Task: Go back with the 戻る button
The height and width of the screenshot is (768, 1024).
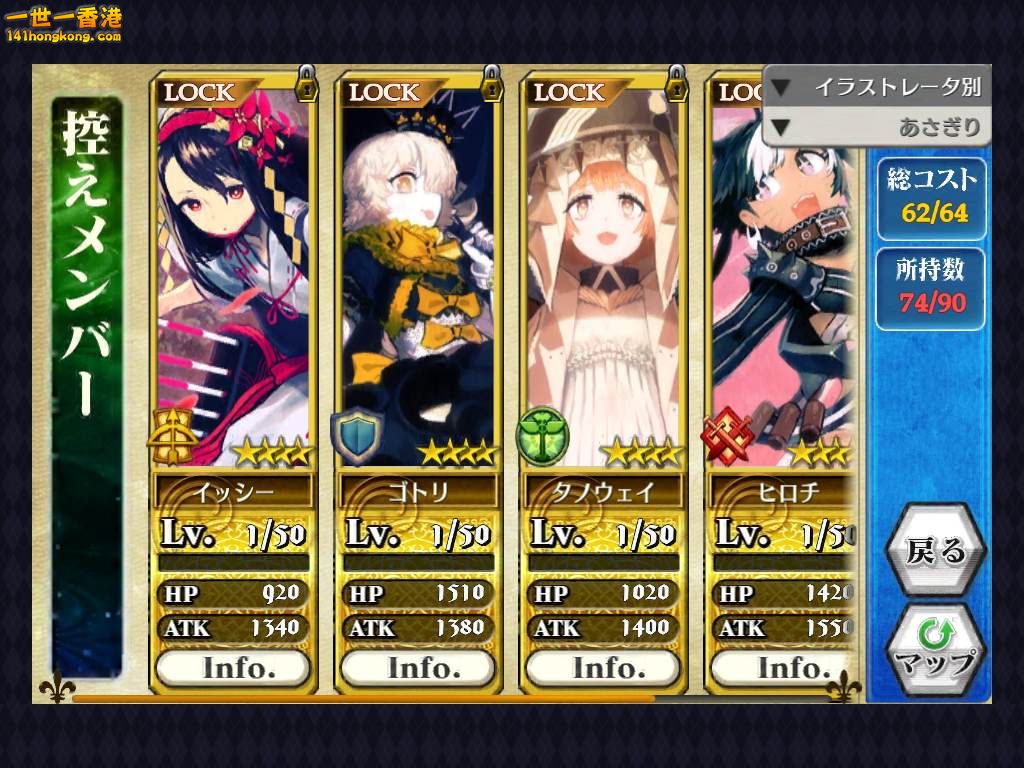Action: point(936,551)
